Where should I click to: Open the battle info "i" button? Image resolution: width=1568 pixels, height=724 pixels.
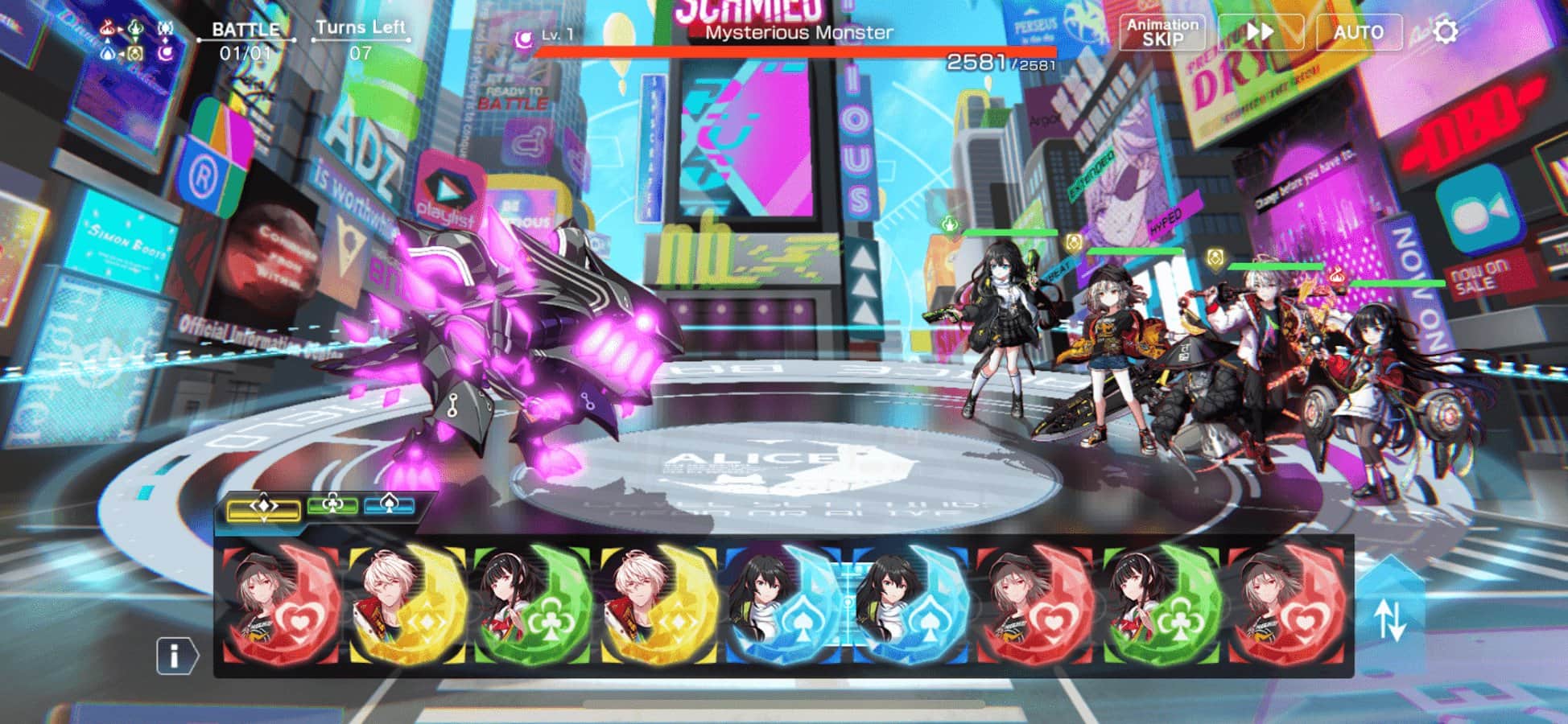coord(175,656)
